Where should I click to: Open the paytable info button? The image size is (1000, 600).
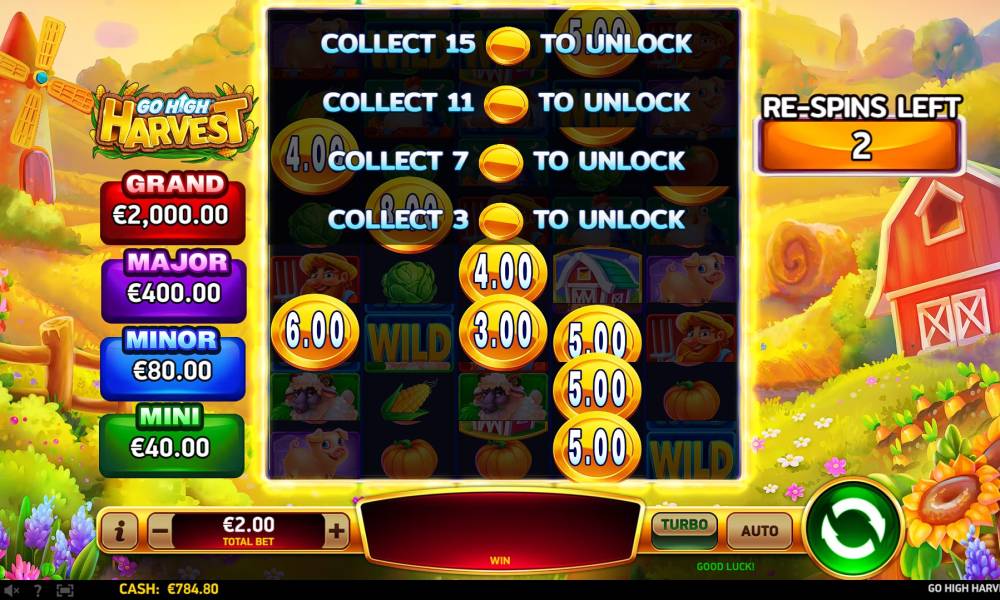[119, 532]
